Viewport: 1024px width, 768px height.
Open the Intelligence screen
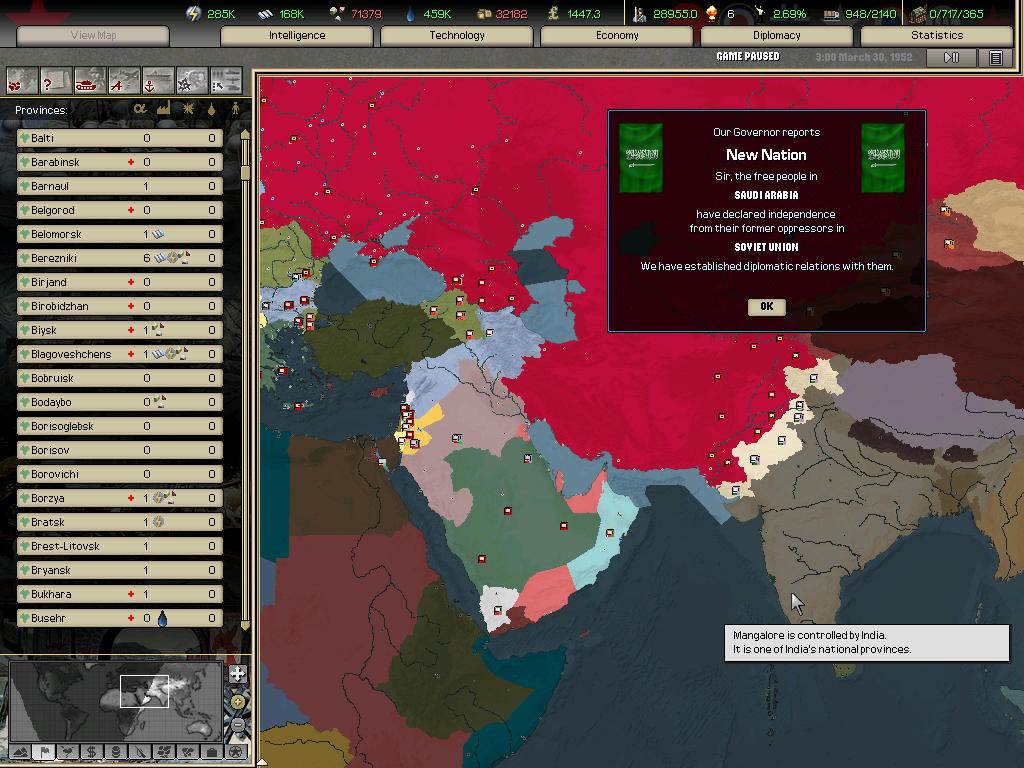tap(297, 36)
